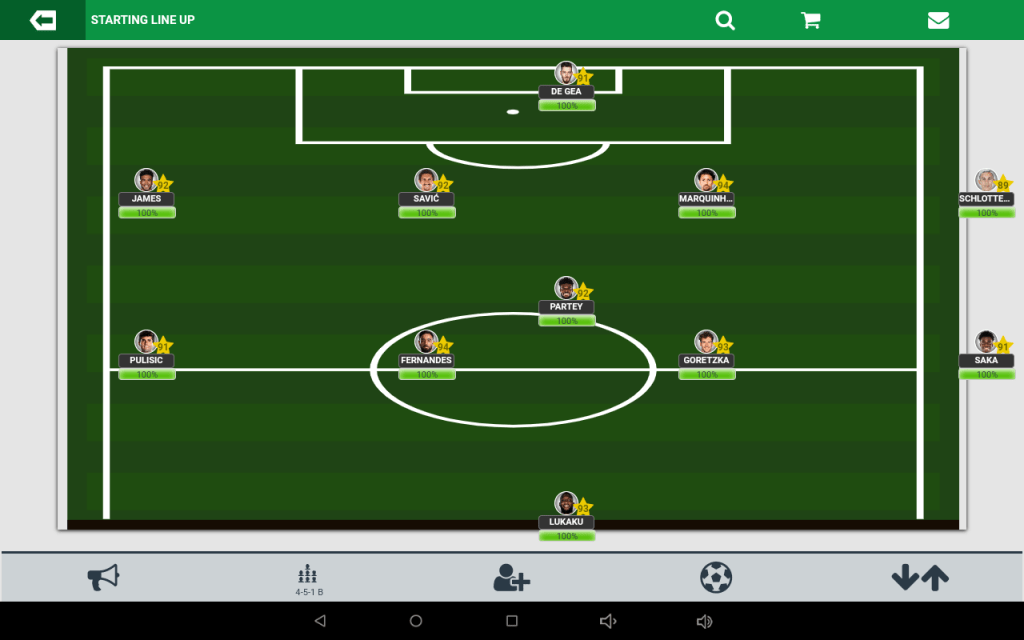Open the megaphone team instructions
This screenshot has height=640, width=1024.
103,577
